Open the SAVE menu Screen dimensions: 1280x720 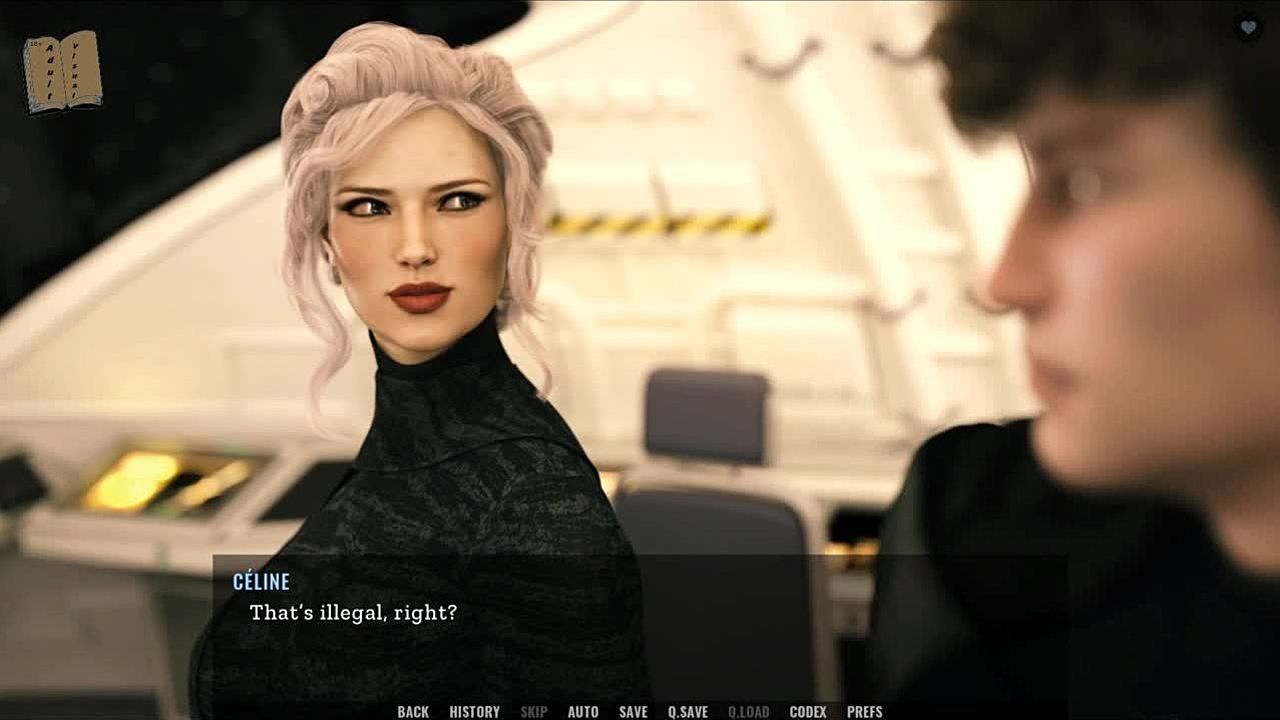tap(633, 712)
